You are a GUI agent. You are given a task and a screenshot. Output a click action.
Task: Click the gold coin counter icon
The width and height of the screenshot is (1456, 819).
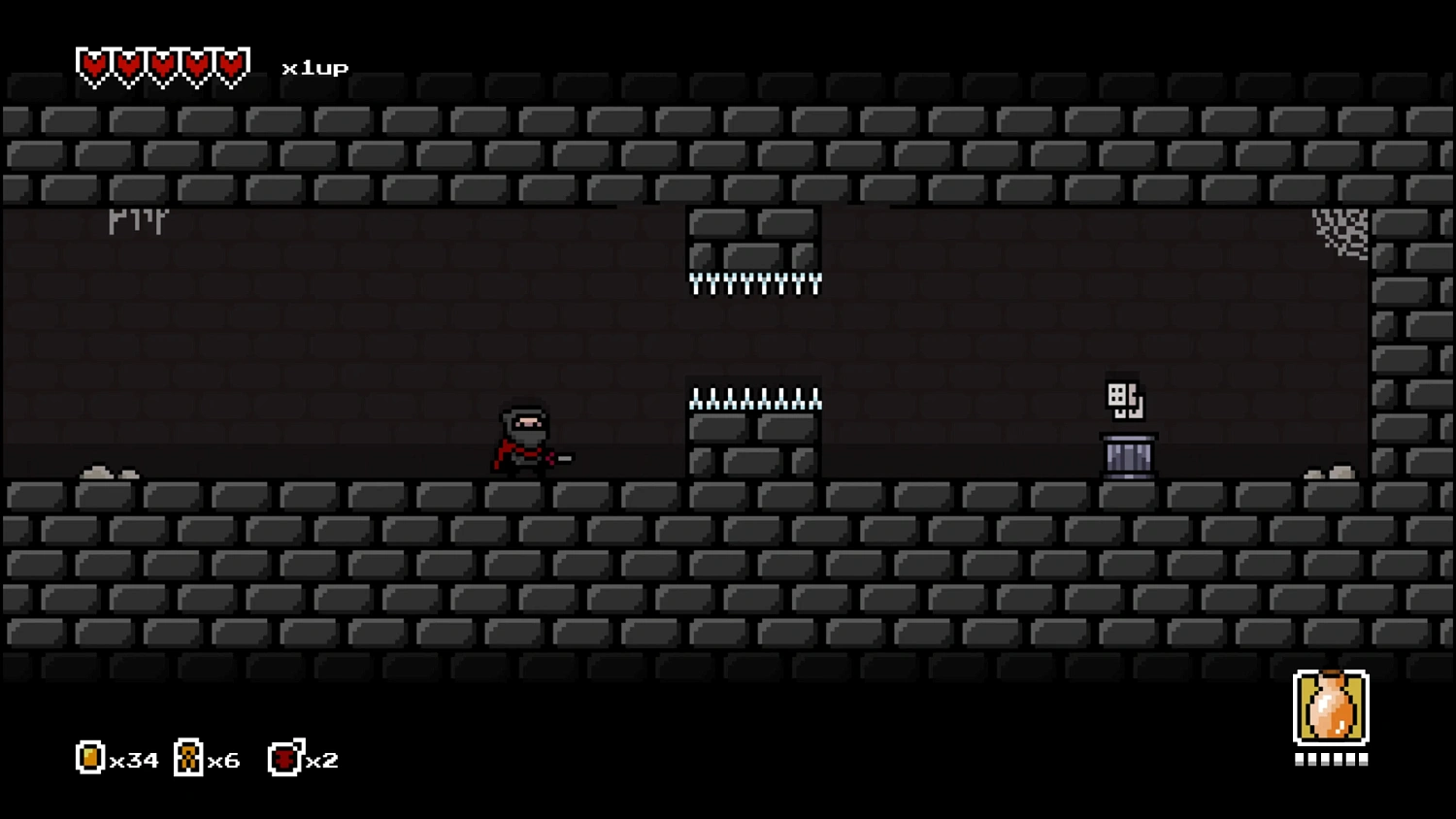89,758
